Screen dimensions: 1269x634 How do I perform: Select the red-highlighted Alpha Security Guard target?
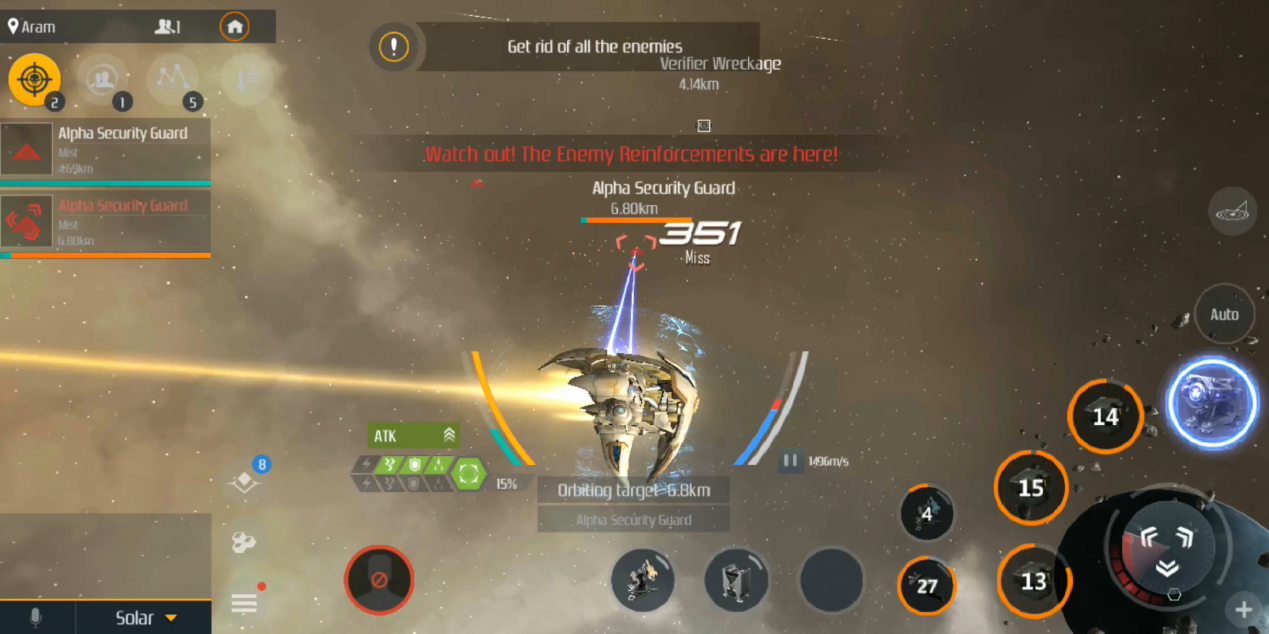point(105,222)
